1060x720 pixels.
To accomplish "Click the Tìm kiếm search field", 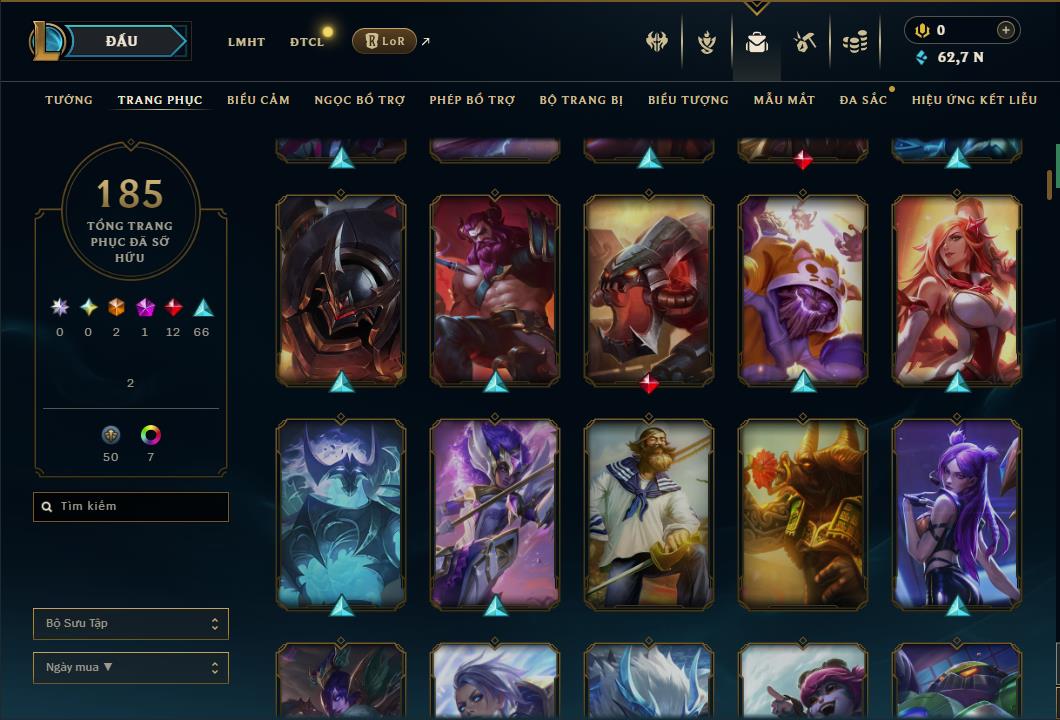I will pos(131,507).
